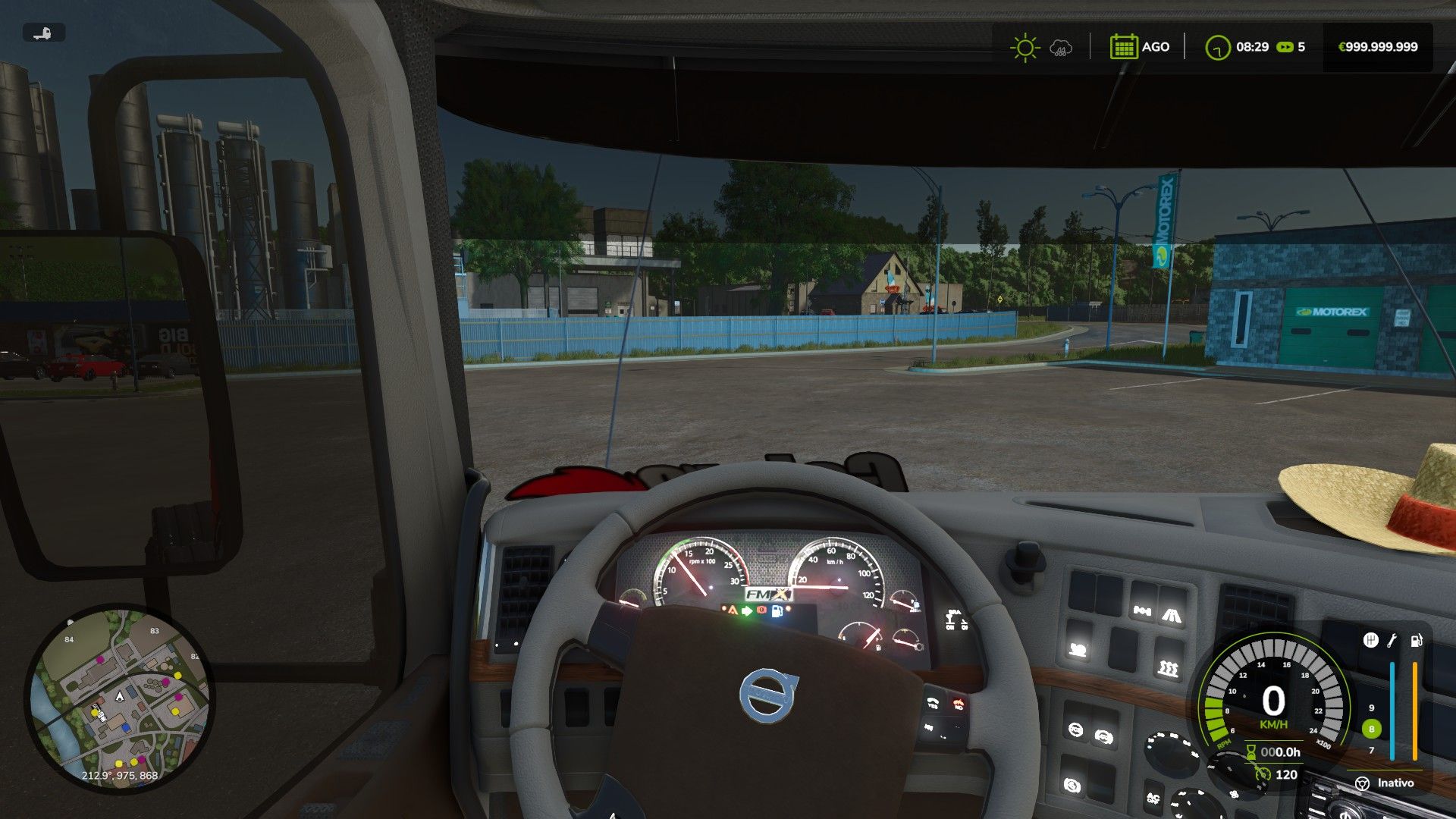This screenshot has height=819, width=1456.
Task: Click the cruise control speed icon
Action: pos(1262,774)
